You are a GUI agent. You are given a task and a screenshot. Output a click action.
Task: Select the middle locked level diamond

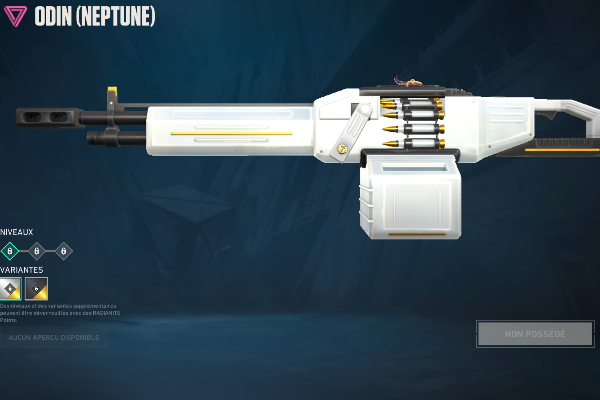[37, 251]
